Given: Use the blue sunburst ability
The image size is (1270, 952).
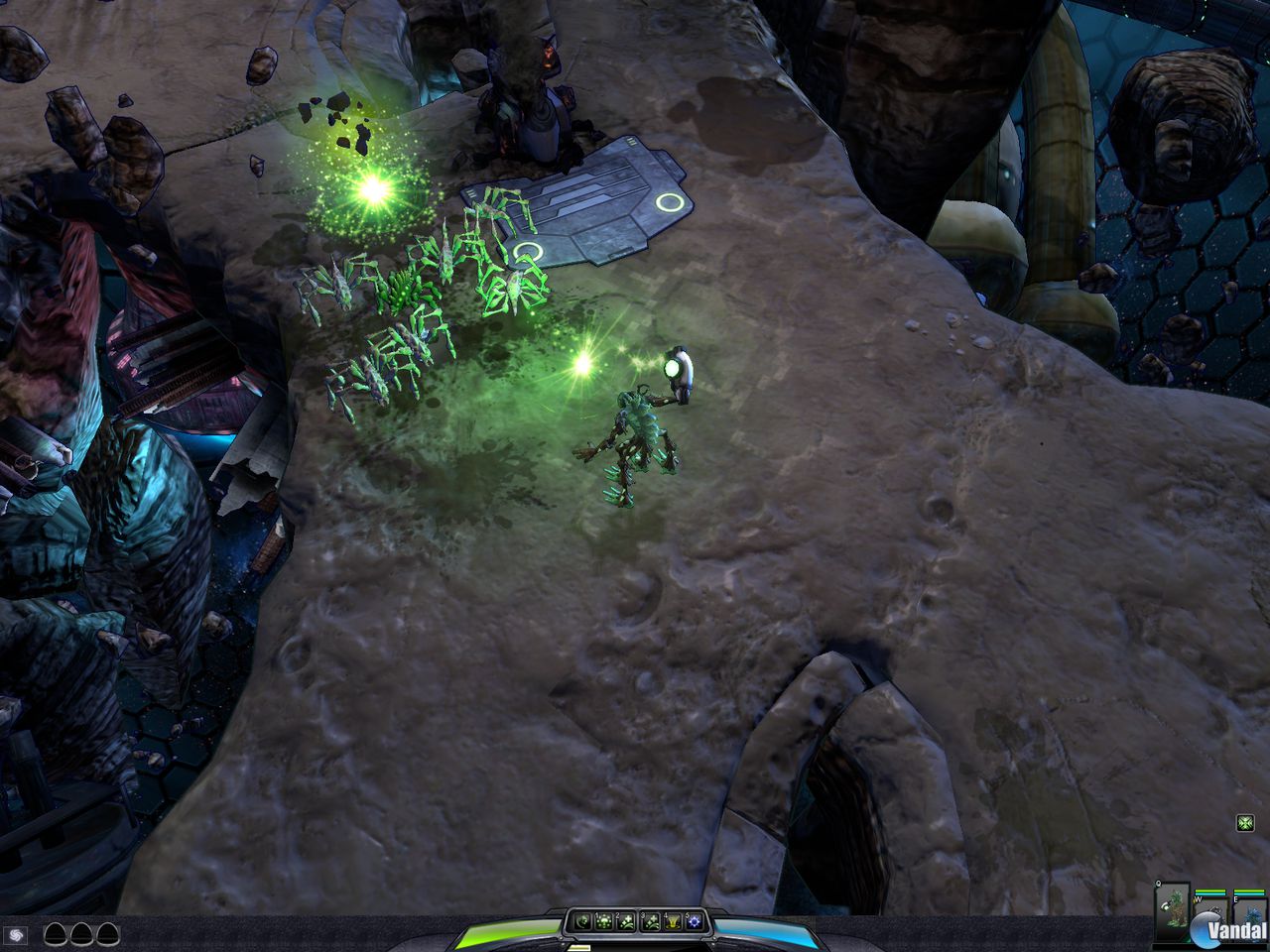Looking at the screenshot, I should pos(694,922).
